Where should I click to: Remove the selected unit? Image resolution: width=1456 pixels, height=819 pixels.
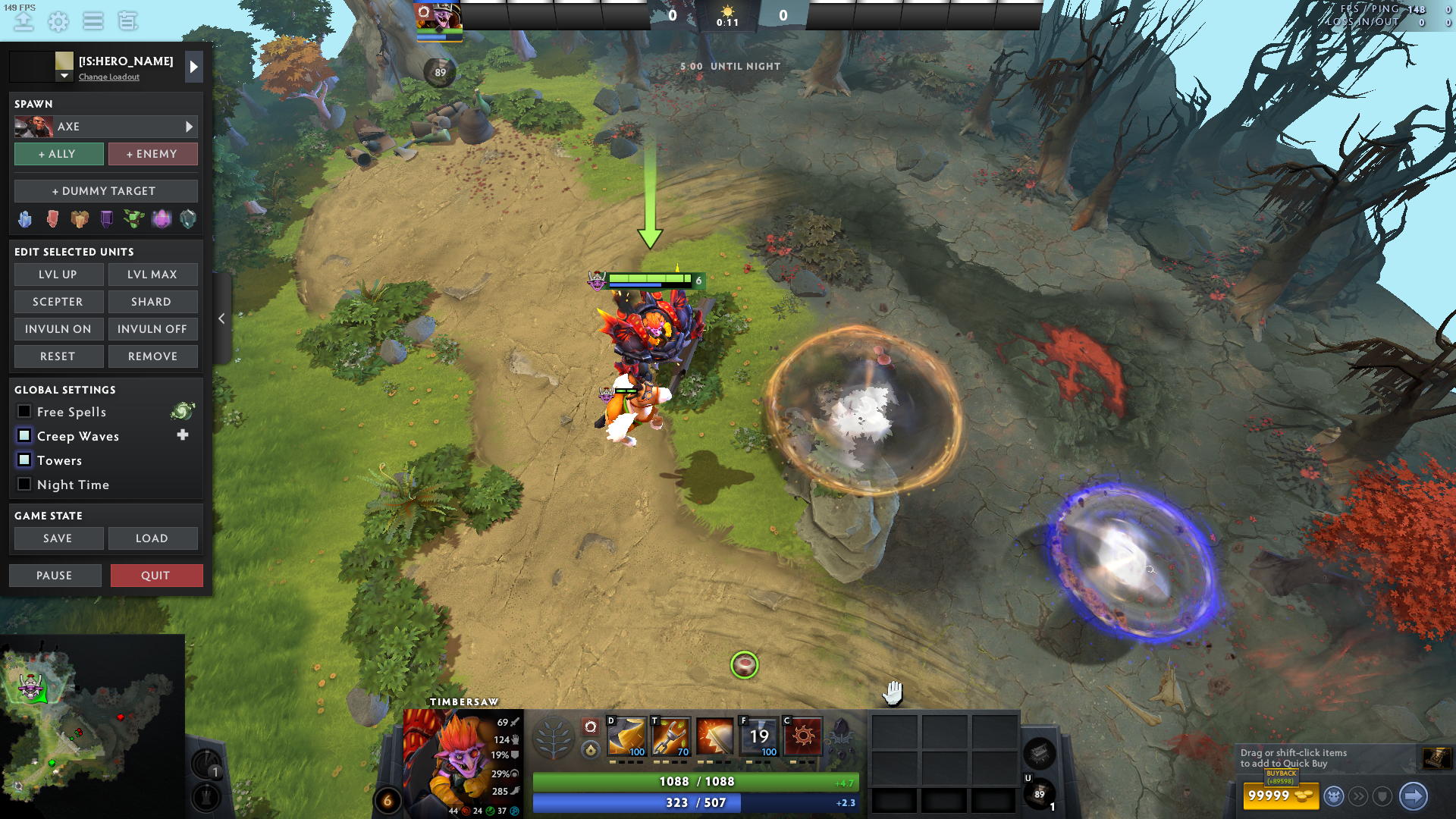(x=152, y=356)
